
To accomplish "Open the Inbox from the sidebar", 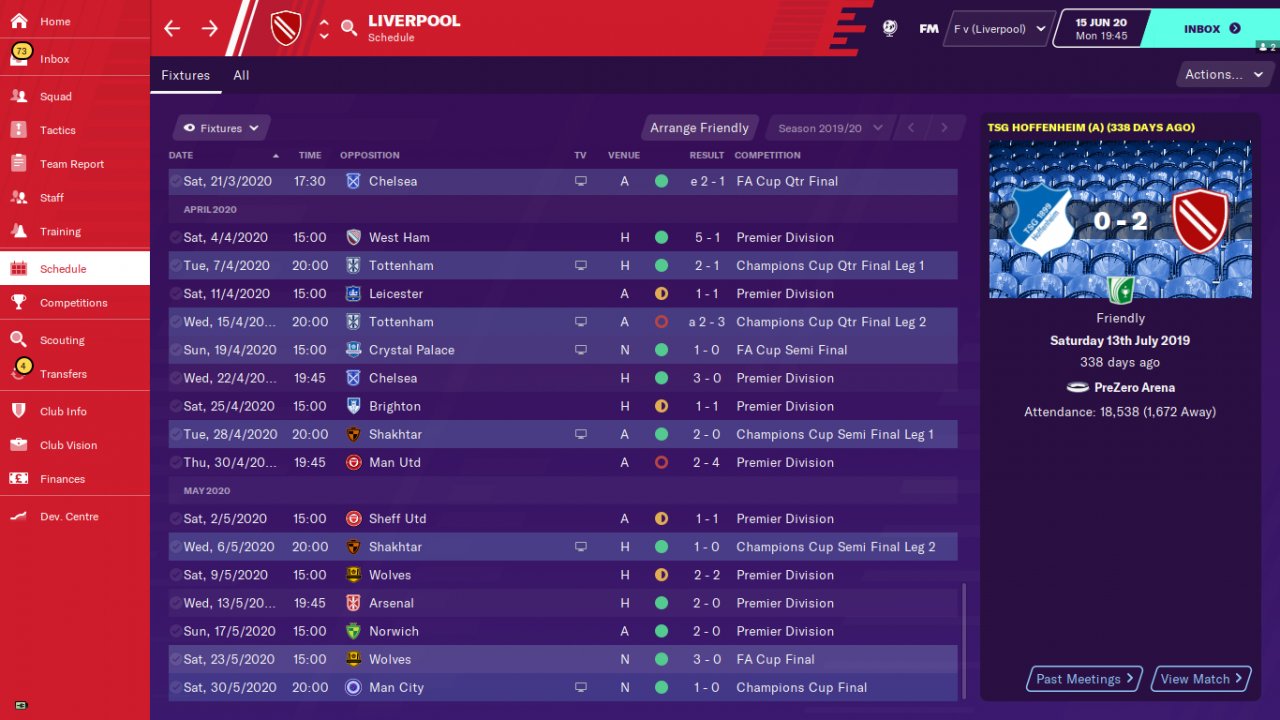I will 55,59.
